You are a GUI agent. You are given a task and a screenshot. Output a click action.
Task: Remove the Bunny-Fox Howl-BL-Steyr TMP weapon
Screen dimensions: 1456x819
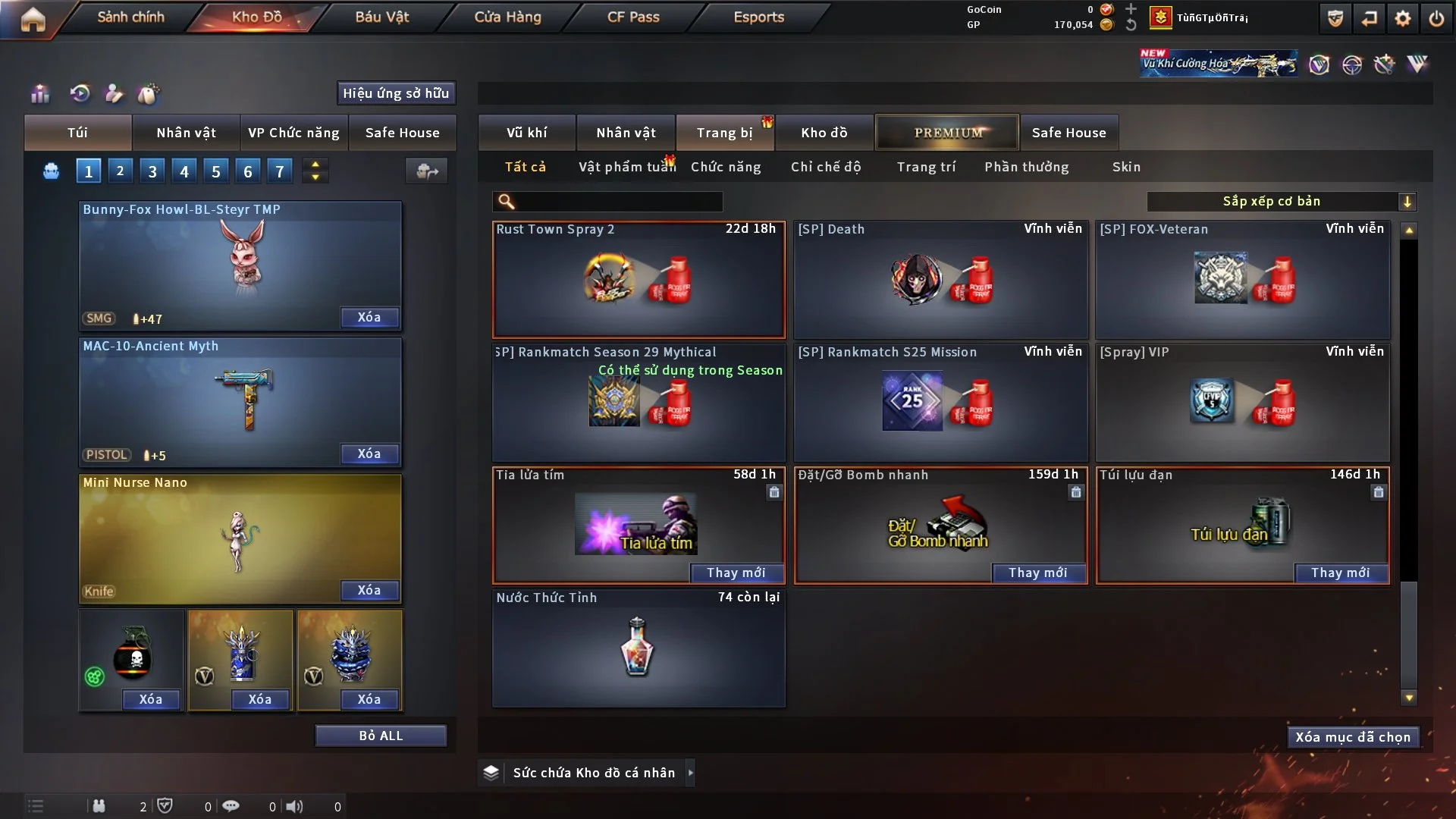click(369, 318)
